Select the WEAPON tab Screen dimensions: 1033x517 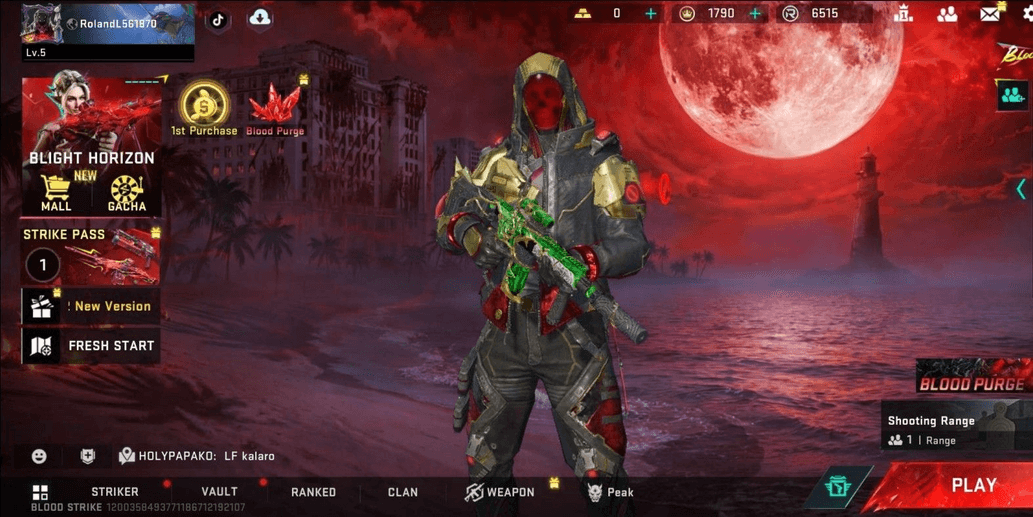499,492
